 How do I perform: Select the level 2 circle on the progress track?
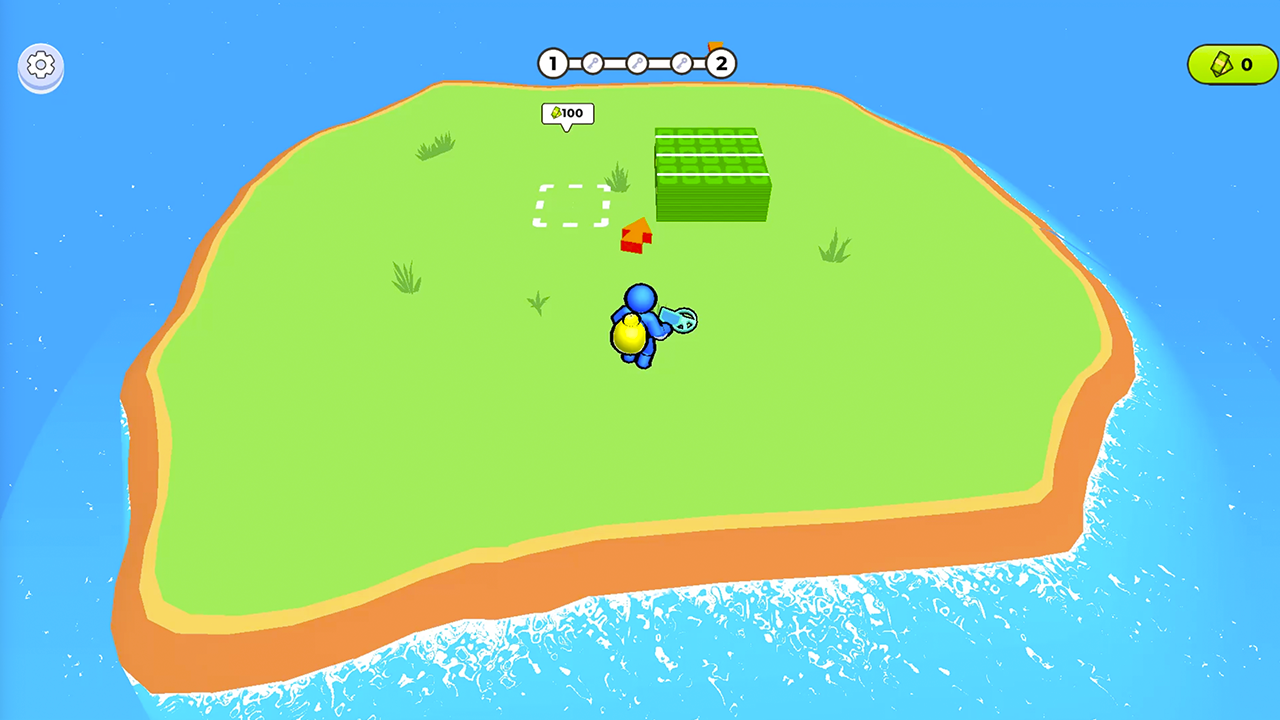click(x=719, y=64)
